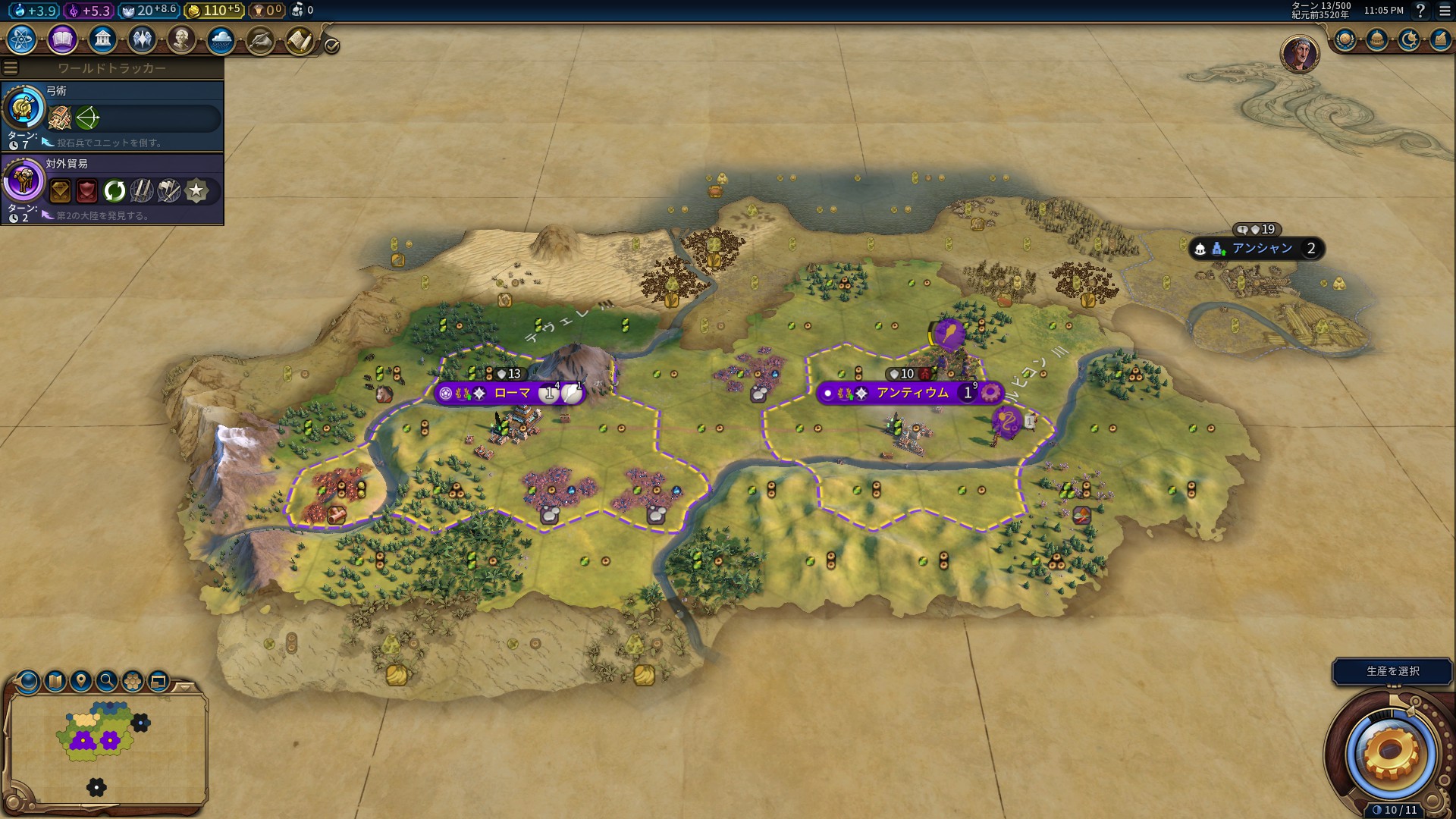The height and width of the screenshot is (819, 1456).
Task: Select the 対外貿易 civic tracker entry
Action: (x=112, y=189)
